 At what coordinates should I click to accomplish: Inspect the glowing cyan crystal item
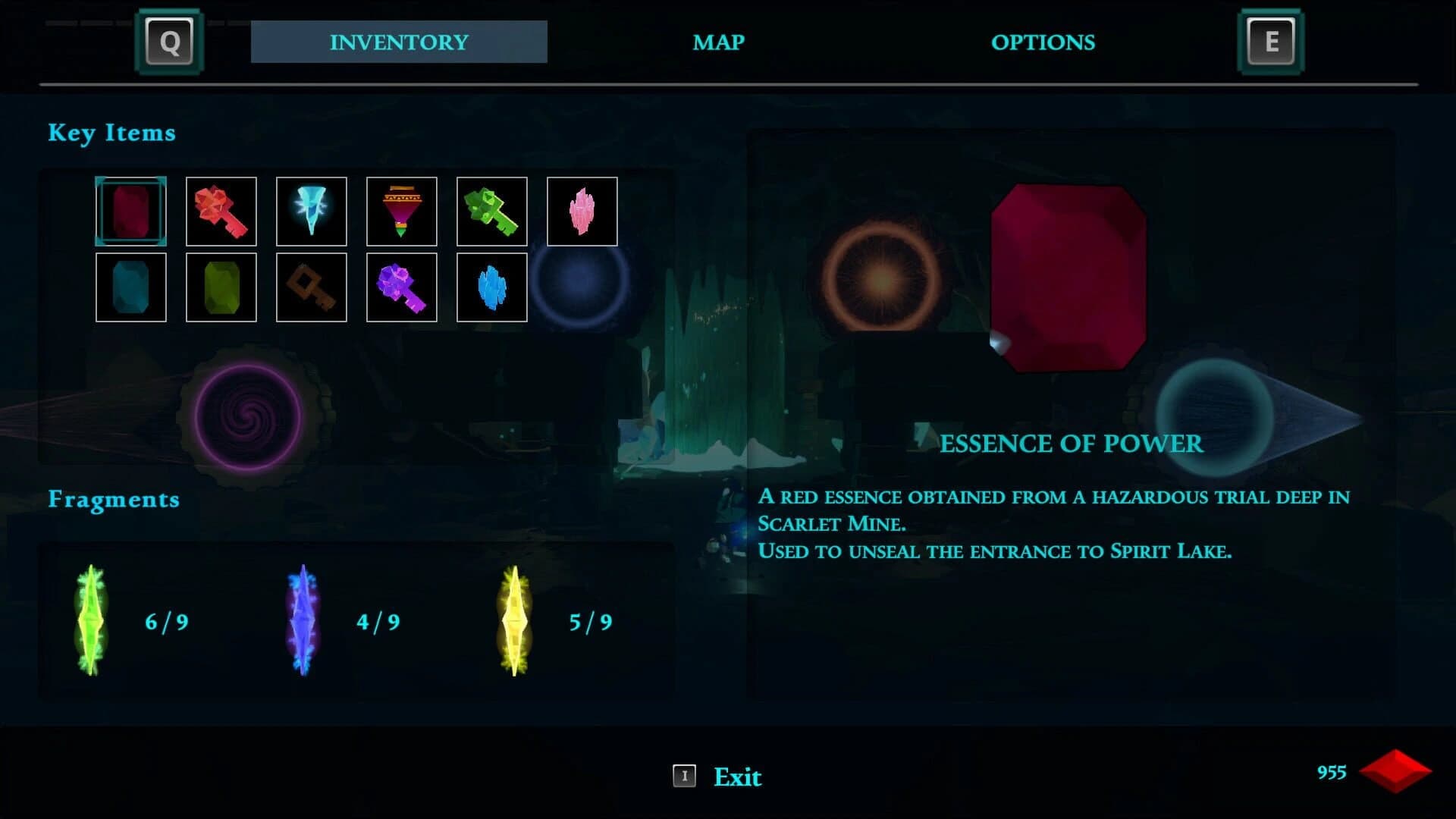coord(311,212)
